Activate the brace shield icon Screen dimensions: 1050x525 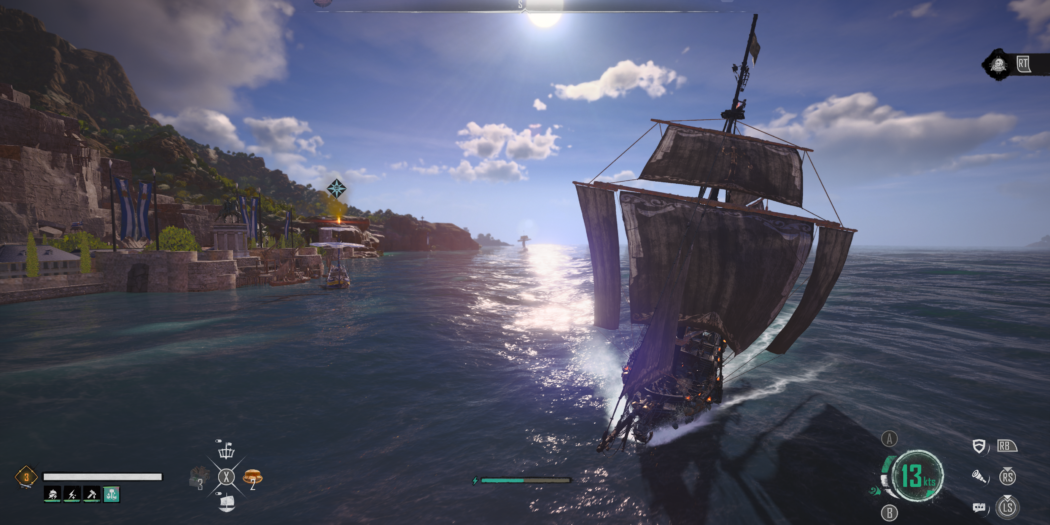[980, 446]
